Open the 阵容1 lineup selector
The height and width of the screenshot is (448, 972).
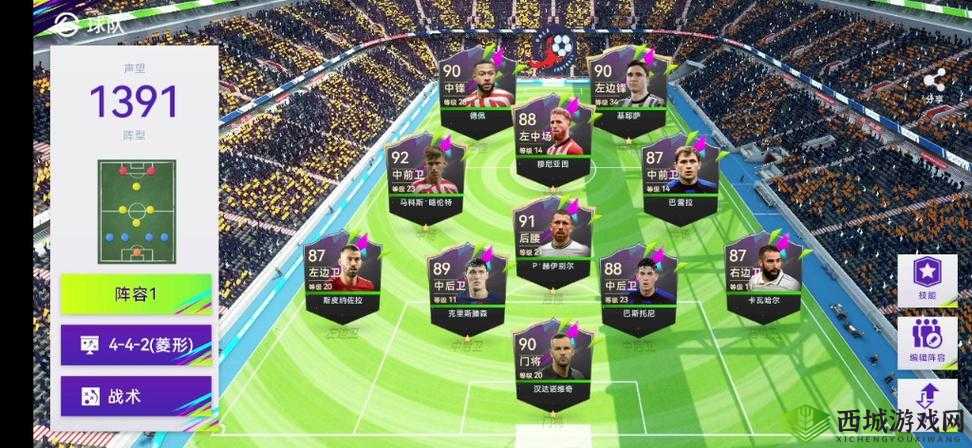pyautogui.click(x=136, y=295)
